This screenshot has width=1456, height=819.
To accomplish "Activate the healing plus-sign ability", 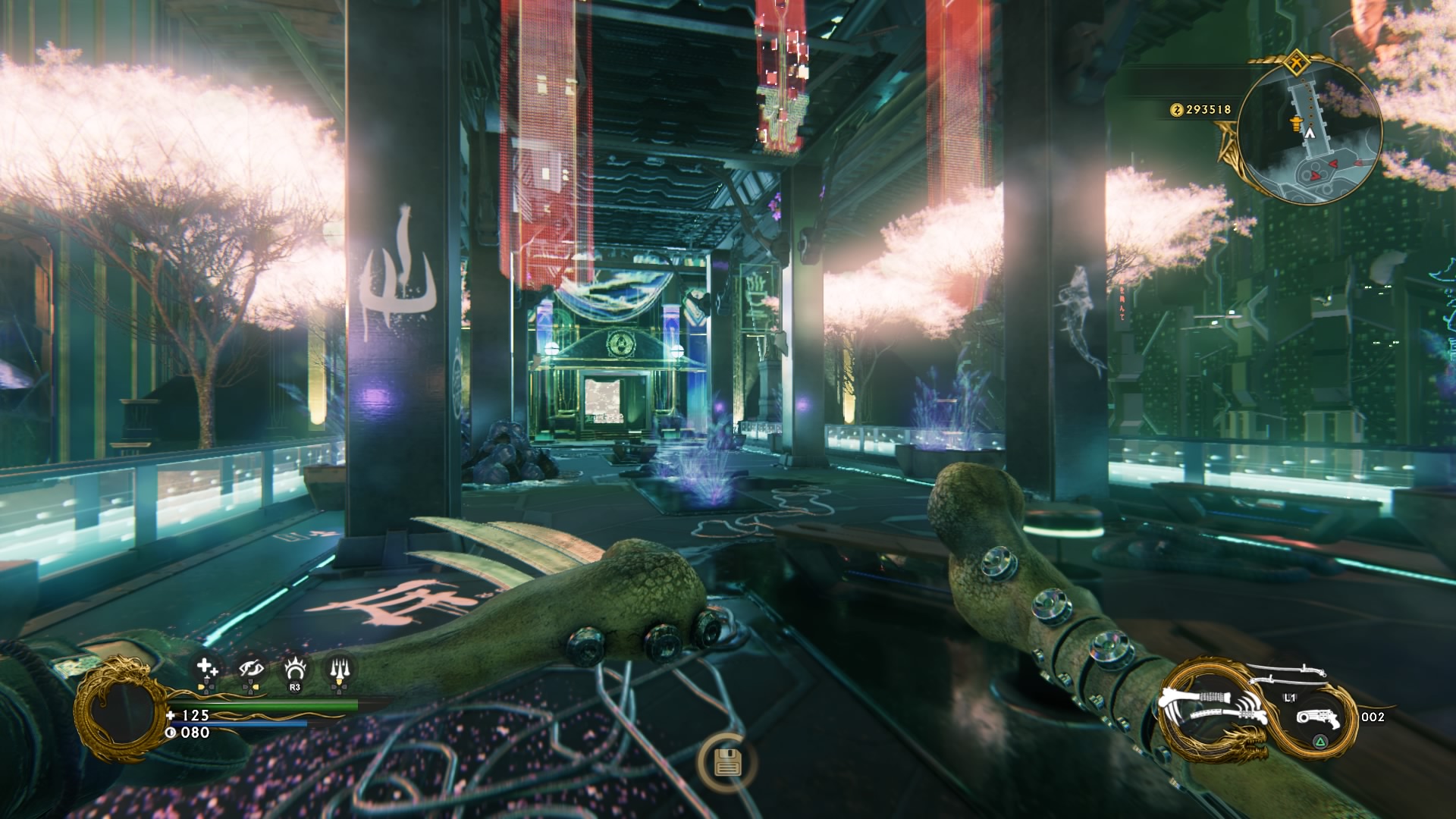I will [x=207, y=668].
